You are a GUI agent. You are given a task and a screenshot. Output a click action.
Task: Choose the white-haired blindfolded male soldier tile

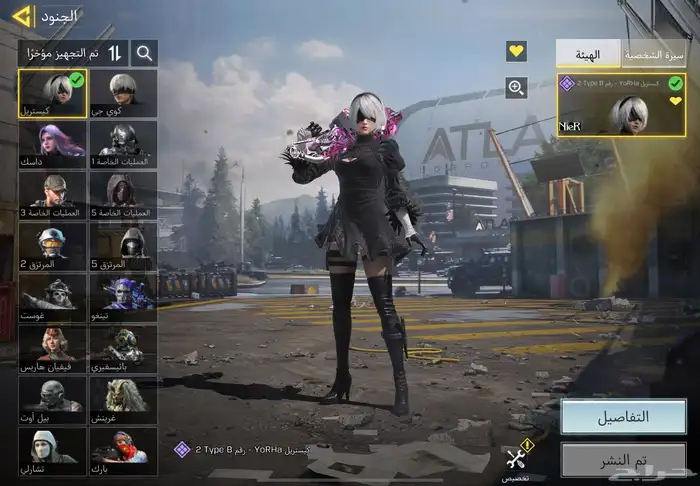pos(123,92)
